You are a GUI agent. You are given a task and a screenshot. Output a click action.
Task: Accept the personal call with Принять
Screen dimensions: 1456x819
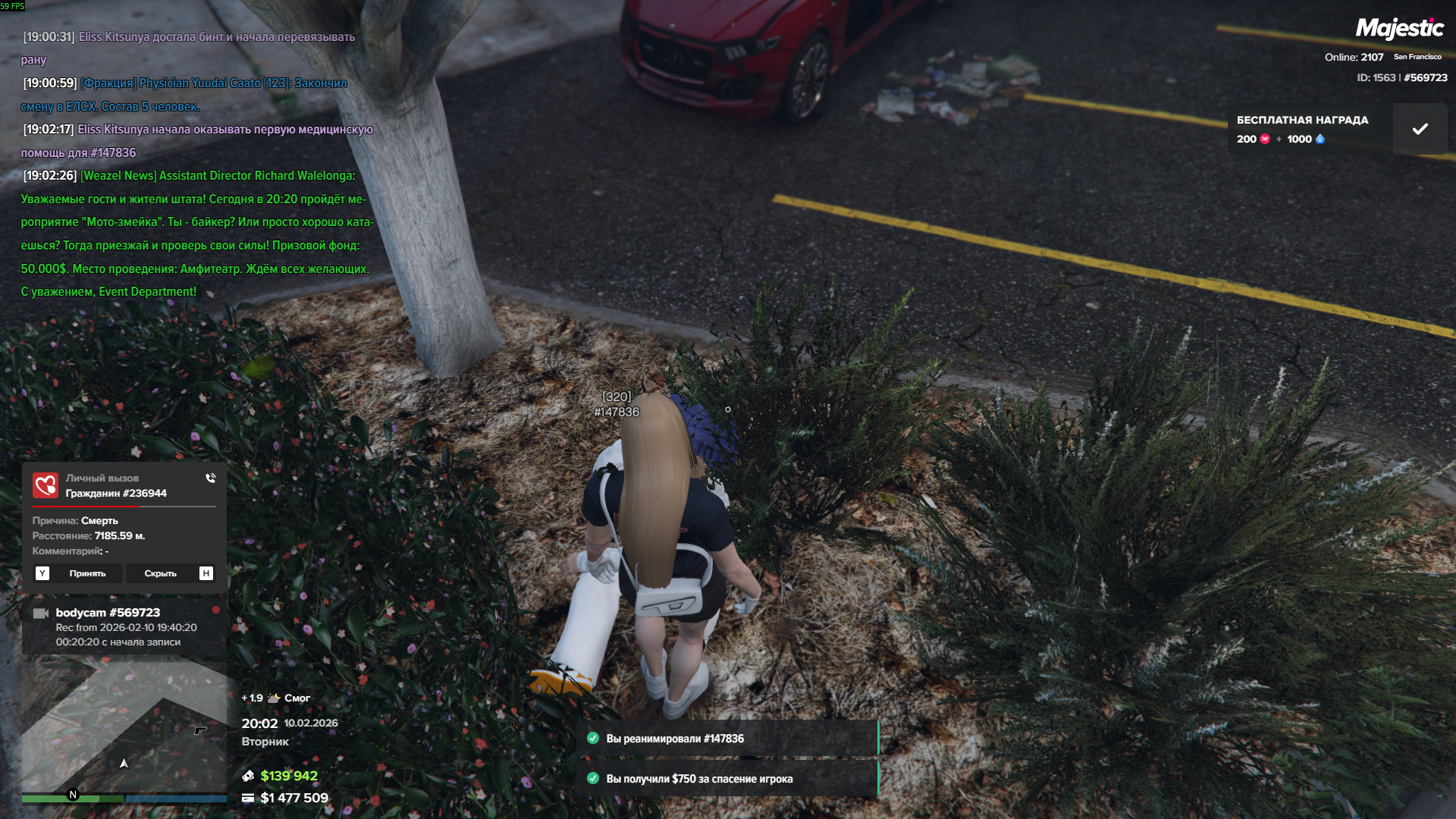point(87,573)
